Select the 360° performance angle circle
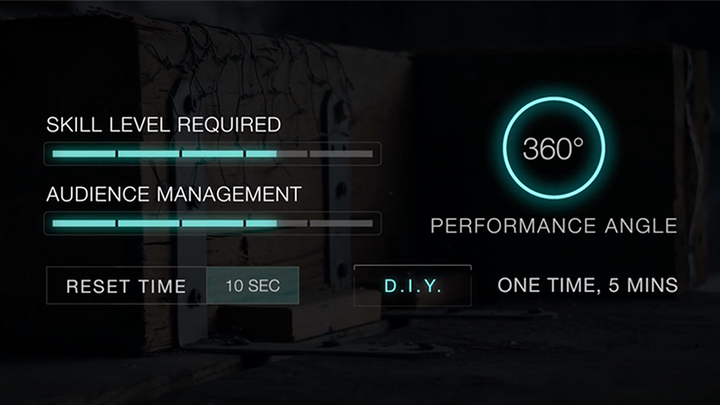The width and height of the screenshot is (720, 405). coord(553,151)
